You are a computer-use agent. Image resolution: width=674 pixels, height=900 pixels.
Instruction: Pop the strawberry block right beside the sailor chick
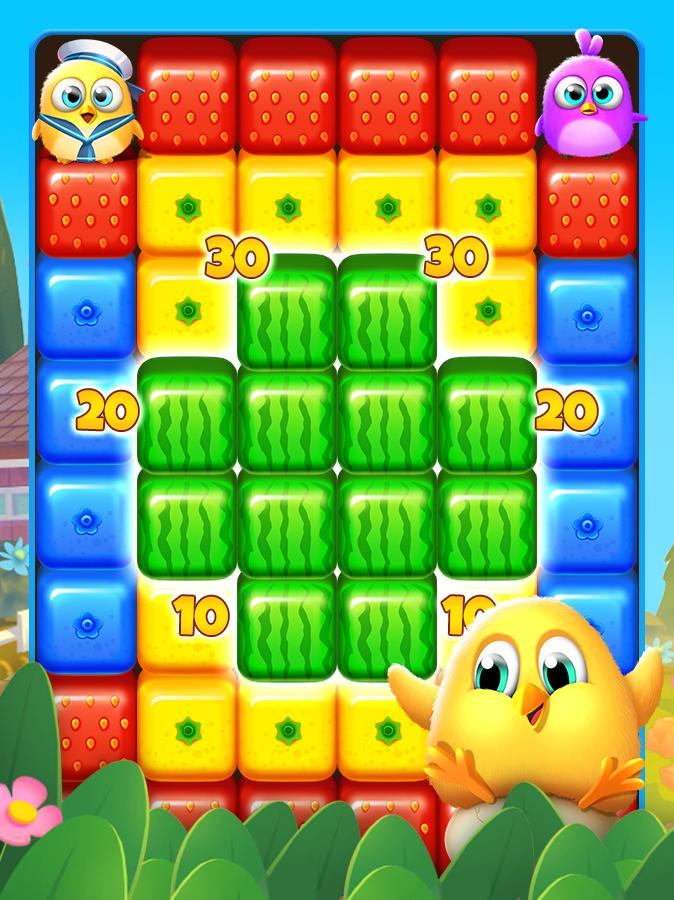tap(187, 97)
